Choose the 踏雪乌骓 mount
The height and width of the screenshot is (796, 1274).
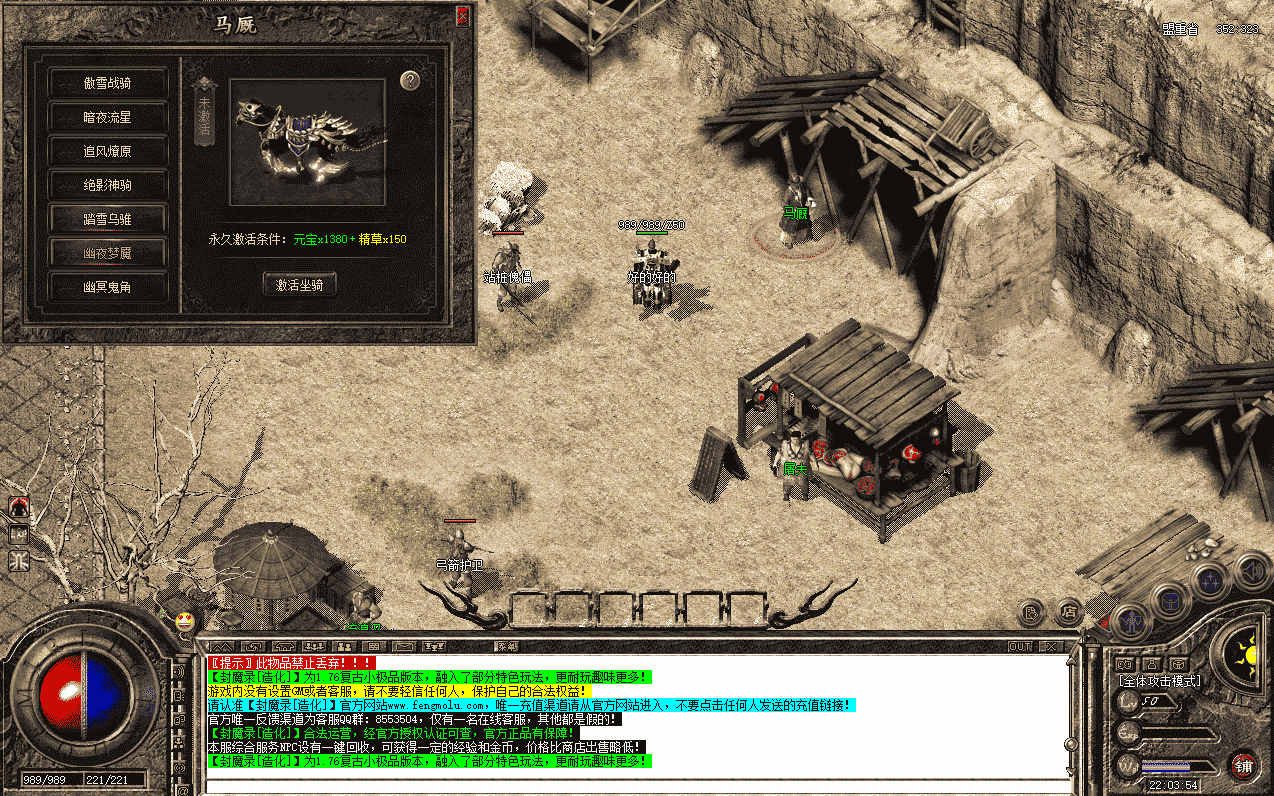pos(107,219)
